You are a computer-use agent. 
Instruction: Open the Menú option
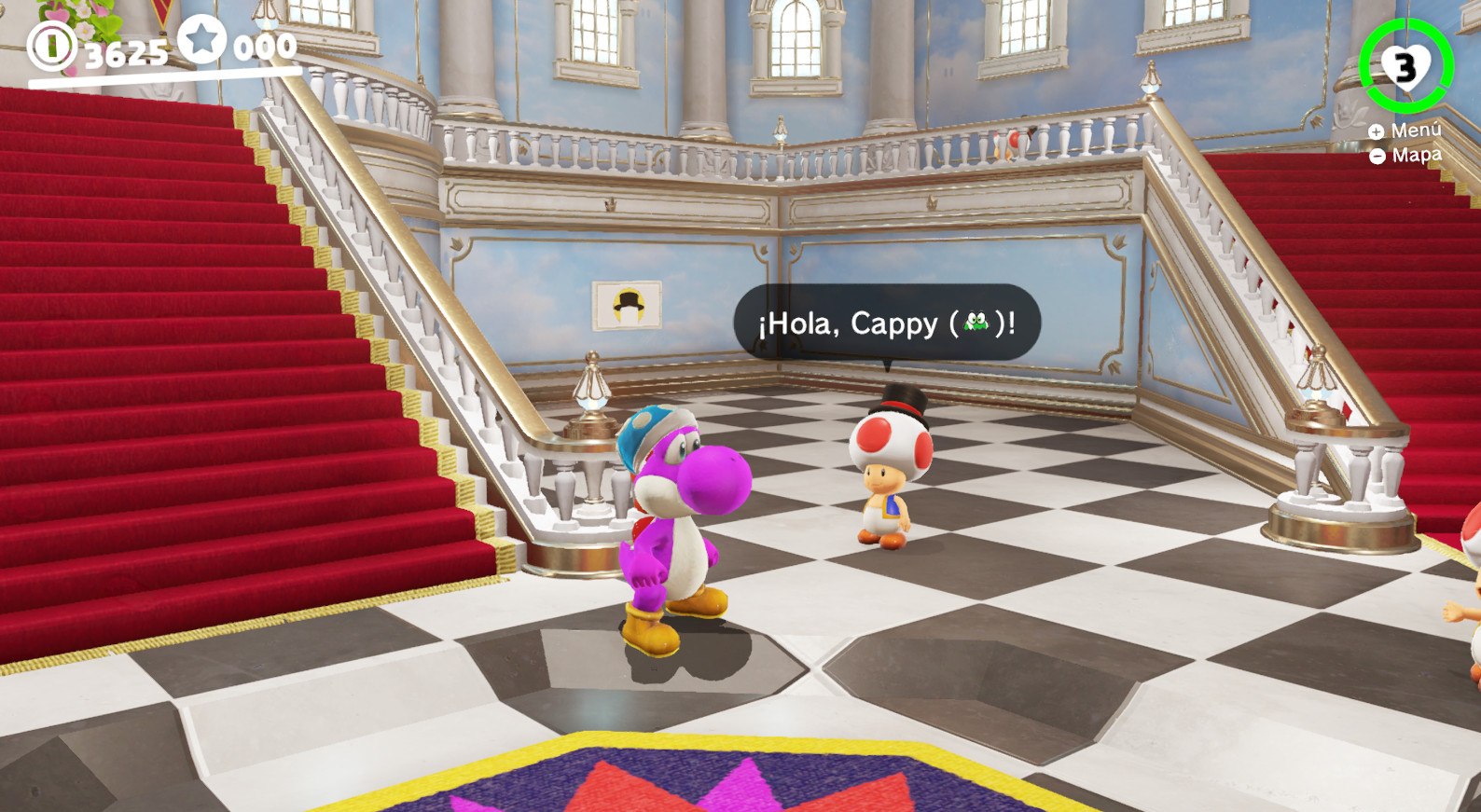pos(1414,131)
